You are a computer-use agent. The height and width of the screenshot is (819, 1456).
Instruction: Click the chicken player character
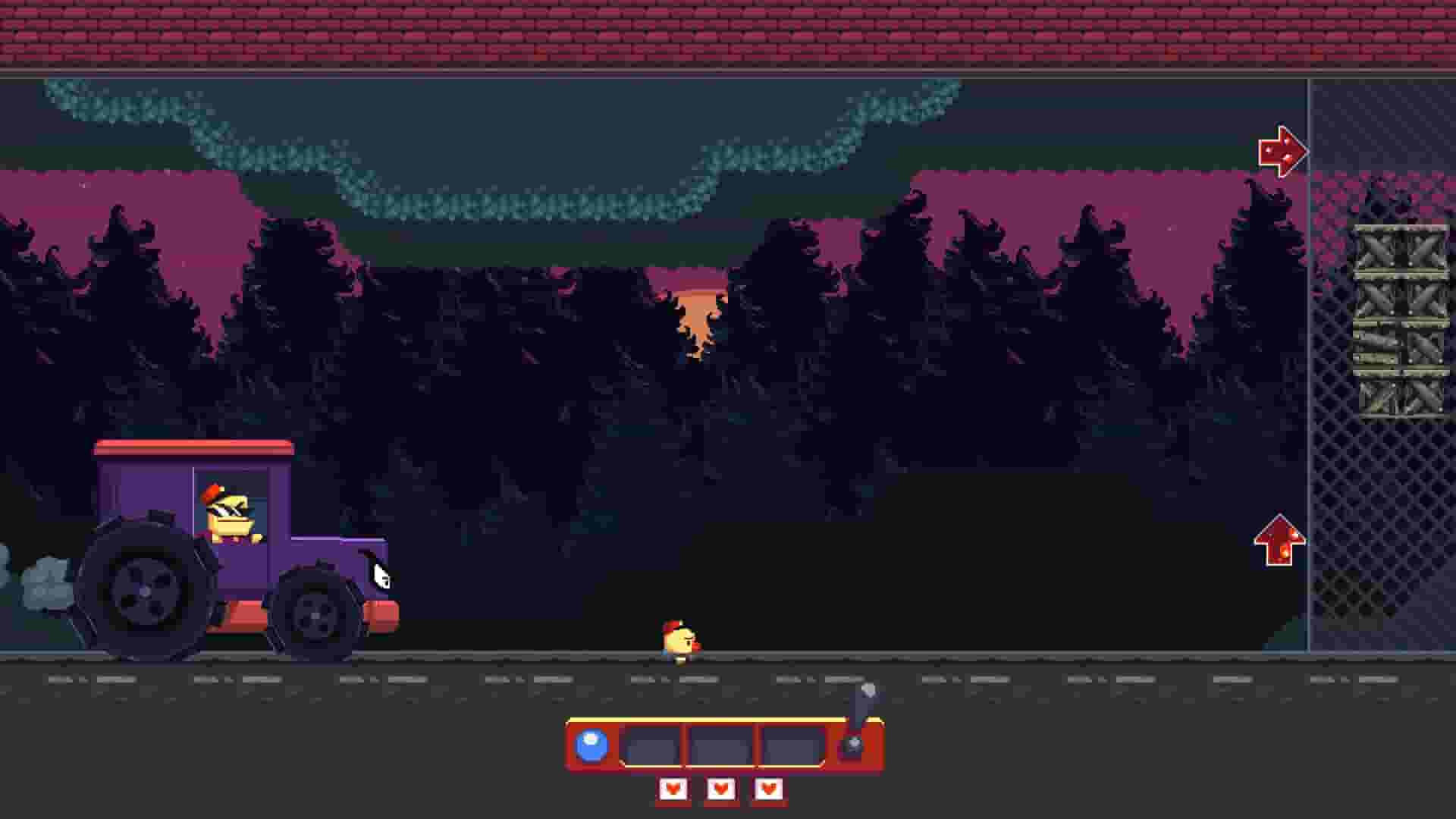pyautogui.click(x=680, y=639)
